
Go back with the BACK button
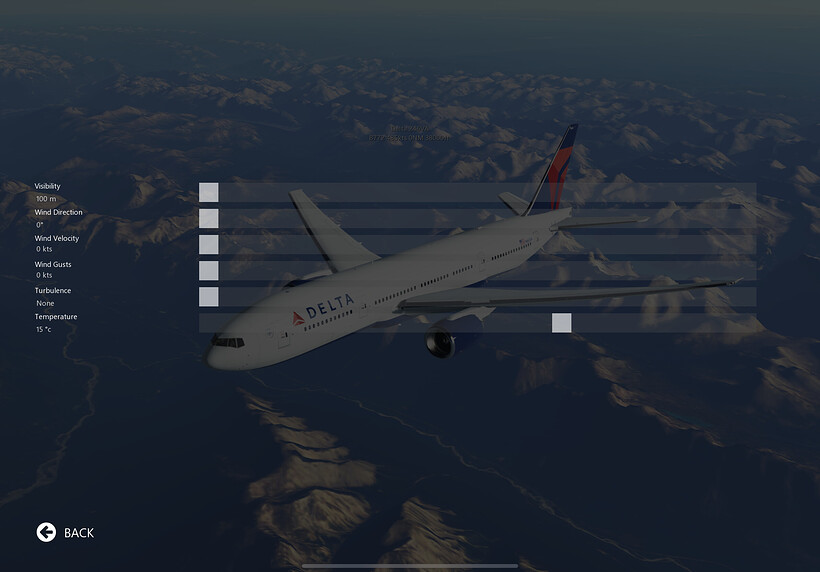(66, 532)
